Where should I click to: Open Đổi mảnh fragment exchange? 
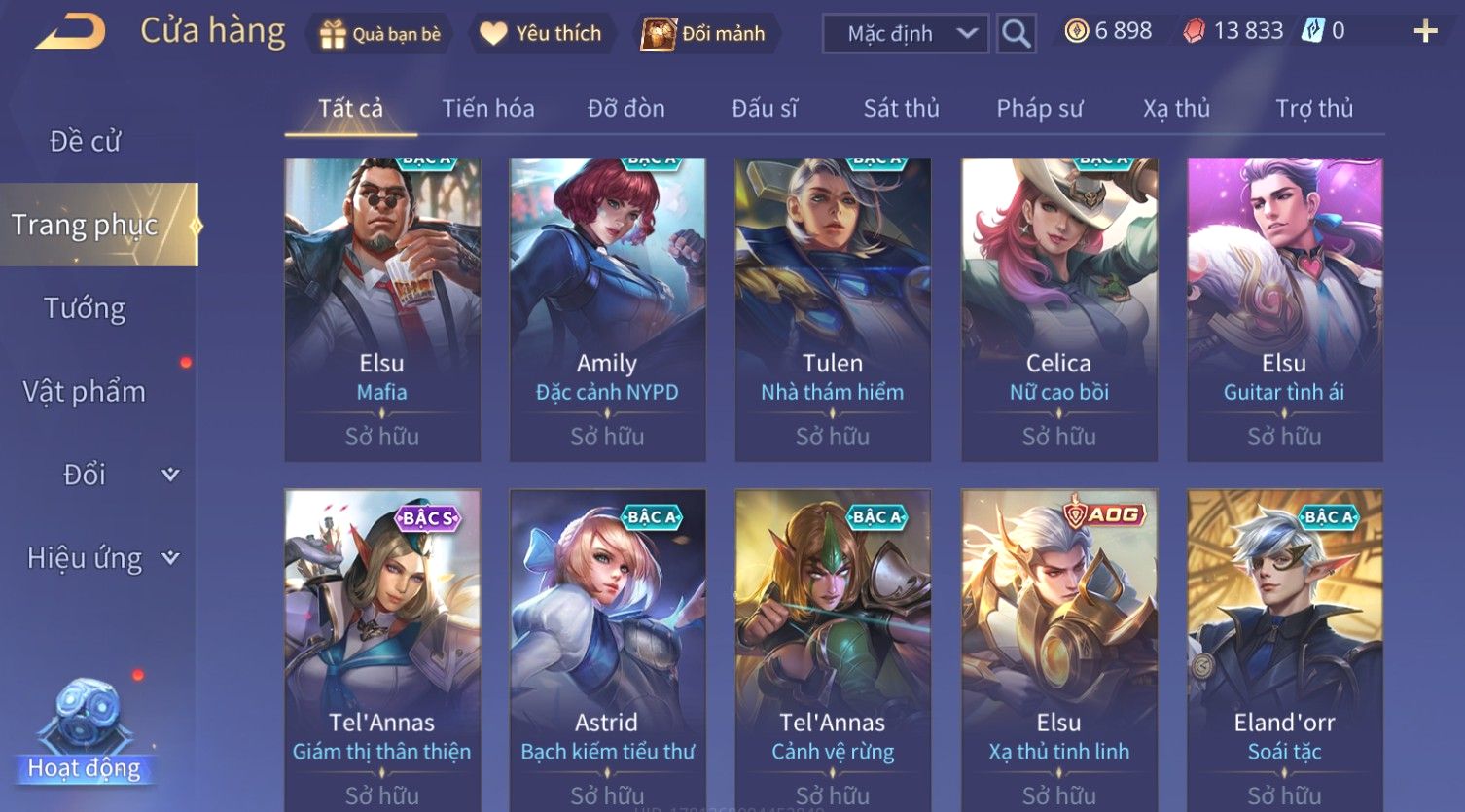[x=703, y=34]
